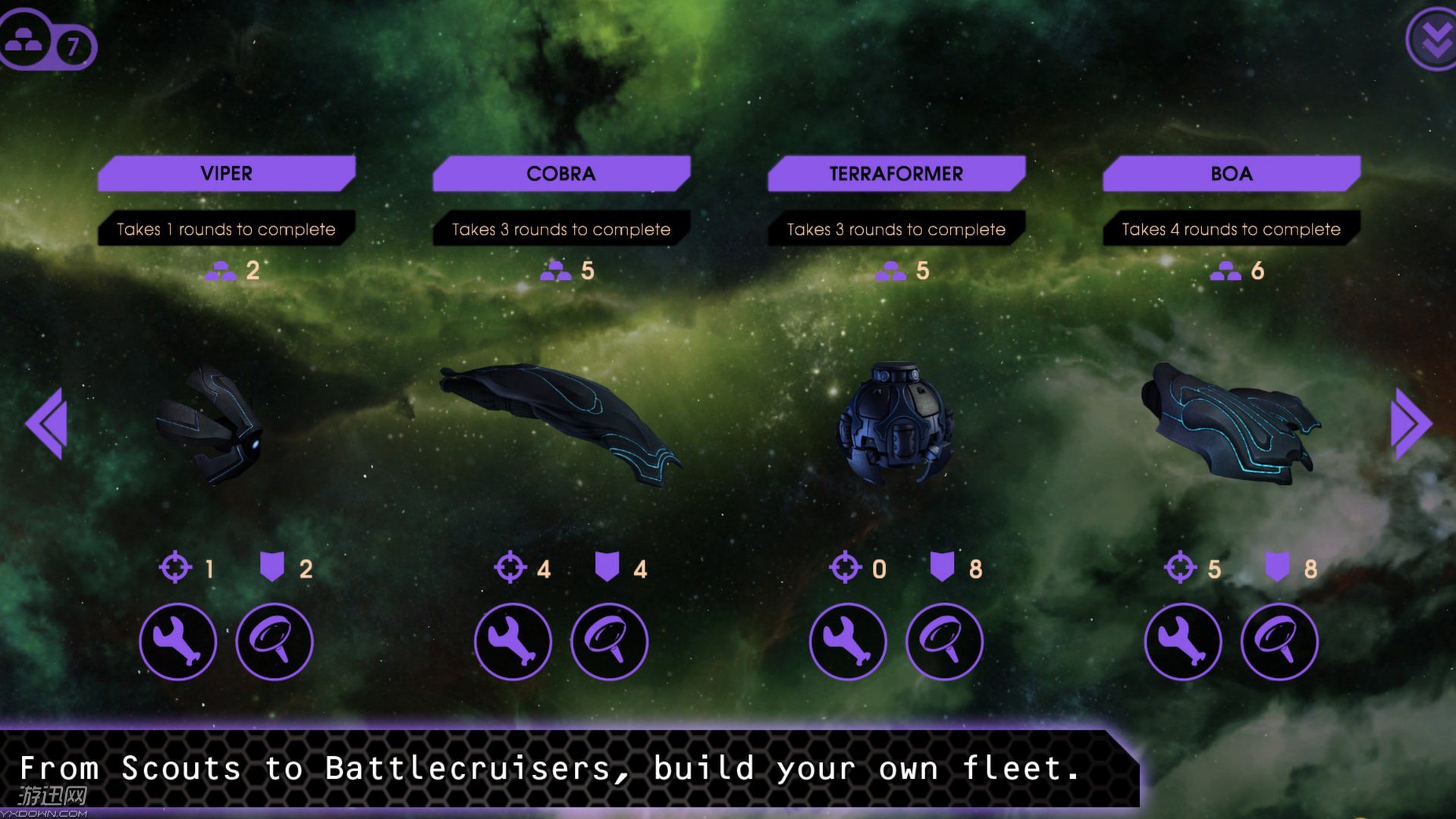Select the Boa ship image
This screenshot has height=819, width=1456.
tap(1230, 423)
